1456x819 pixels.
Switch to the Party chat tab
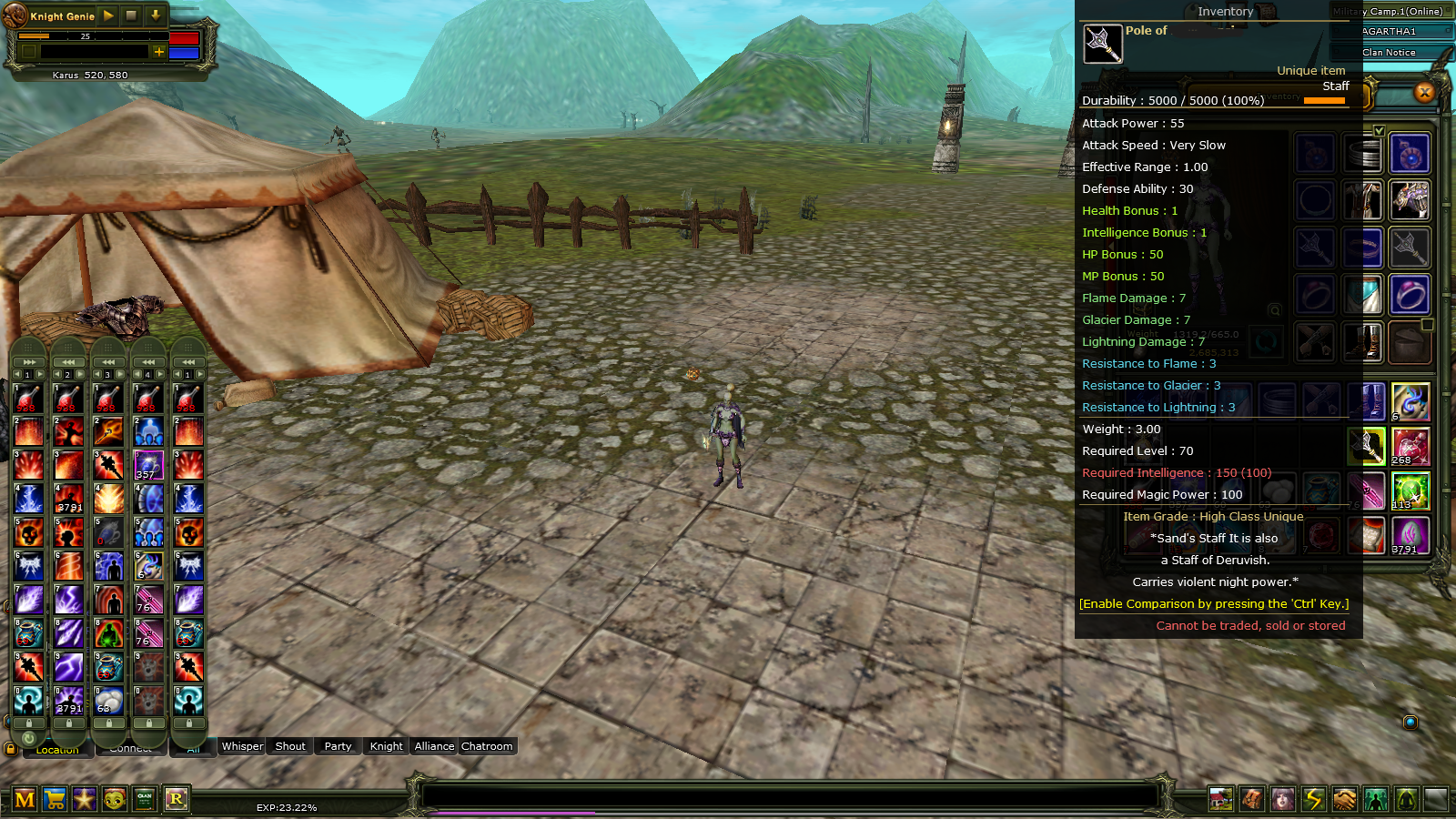click(337, 746)
